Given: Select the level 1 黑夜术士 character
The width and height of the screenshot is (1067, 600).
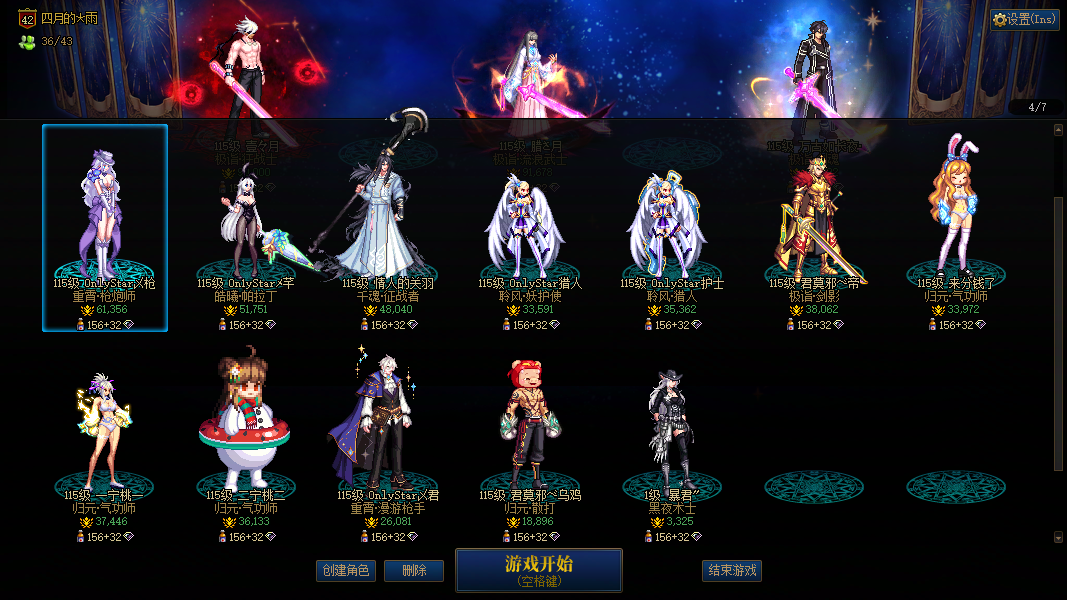Looking at the screenshot, I should click(x=673, y=440).
